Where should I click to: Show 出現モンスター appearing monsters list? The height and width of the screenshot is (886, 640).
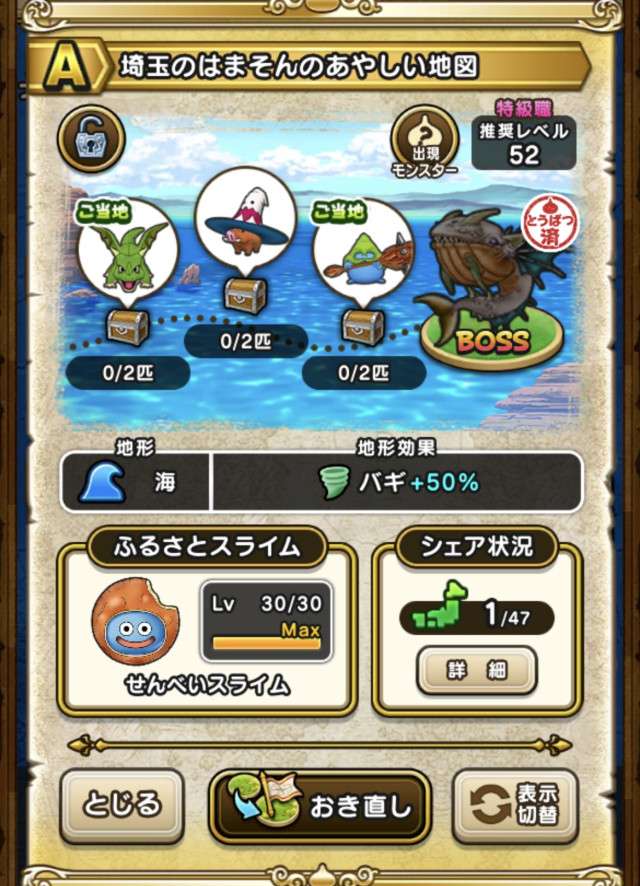point(422,139)
